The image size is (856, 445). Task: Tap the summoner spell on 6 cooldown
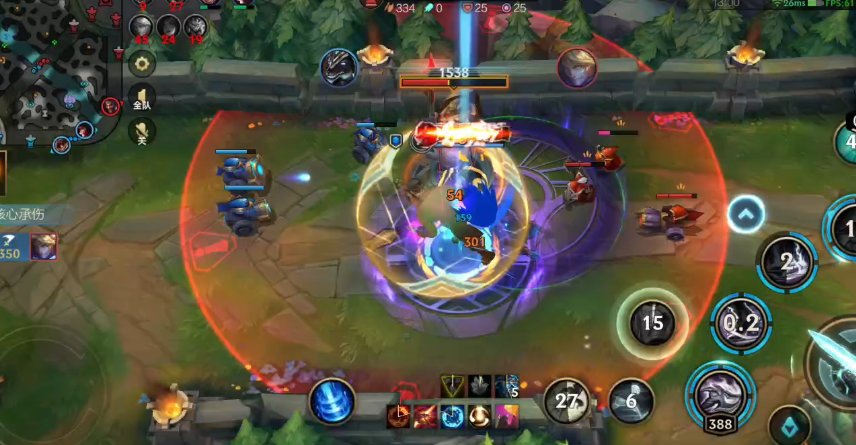click(631, 401)
